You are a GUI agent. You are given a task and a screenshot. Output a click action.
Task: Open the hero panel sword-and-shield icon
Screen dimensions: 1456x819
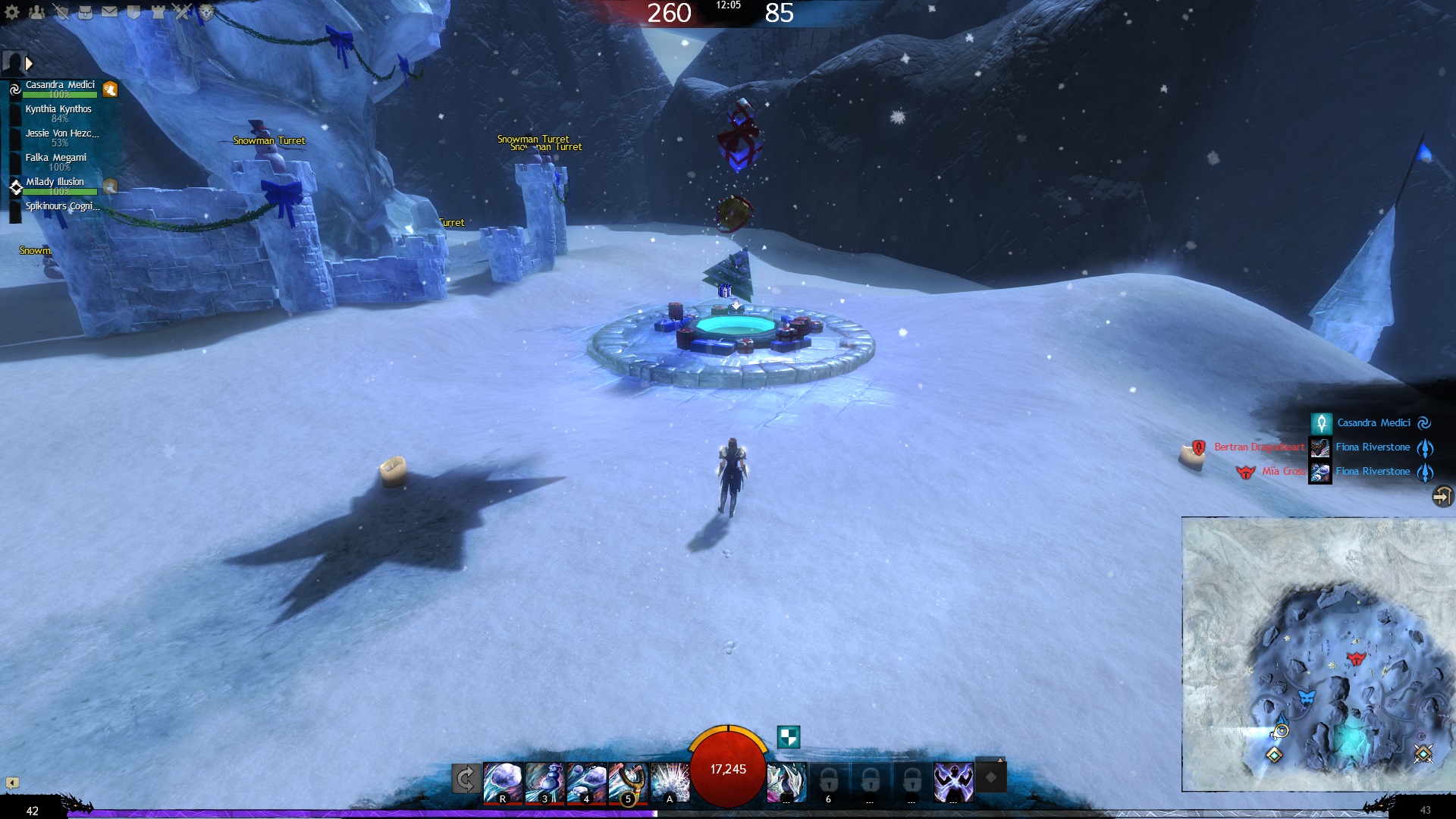[x=61, y=12]
